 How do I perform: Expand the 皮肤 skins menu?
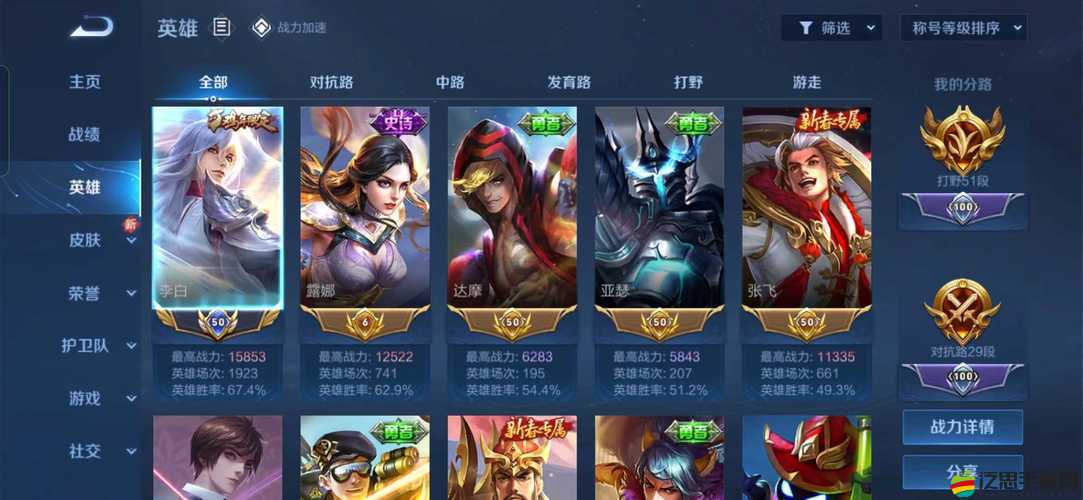(x=98, y=240)
